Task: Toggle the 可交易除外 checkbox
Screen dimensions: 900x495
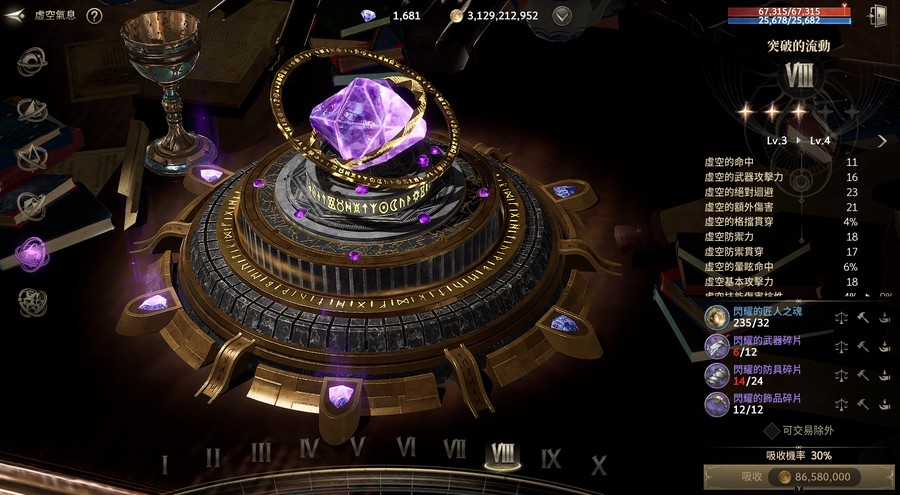Action: tap(772, 430)
